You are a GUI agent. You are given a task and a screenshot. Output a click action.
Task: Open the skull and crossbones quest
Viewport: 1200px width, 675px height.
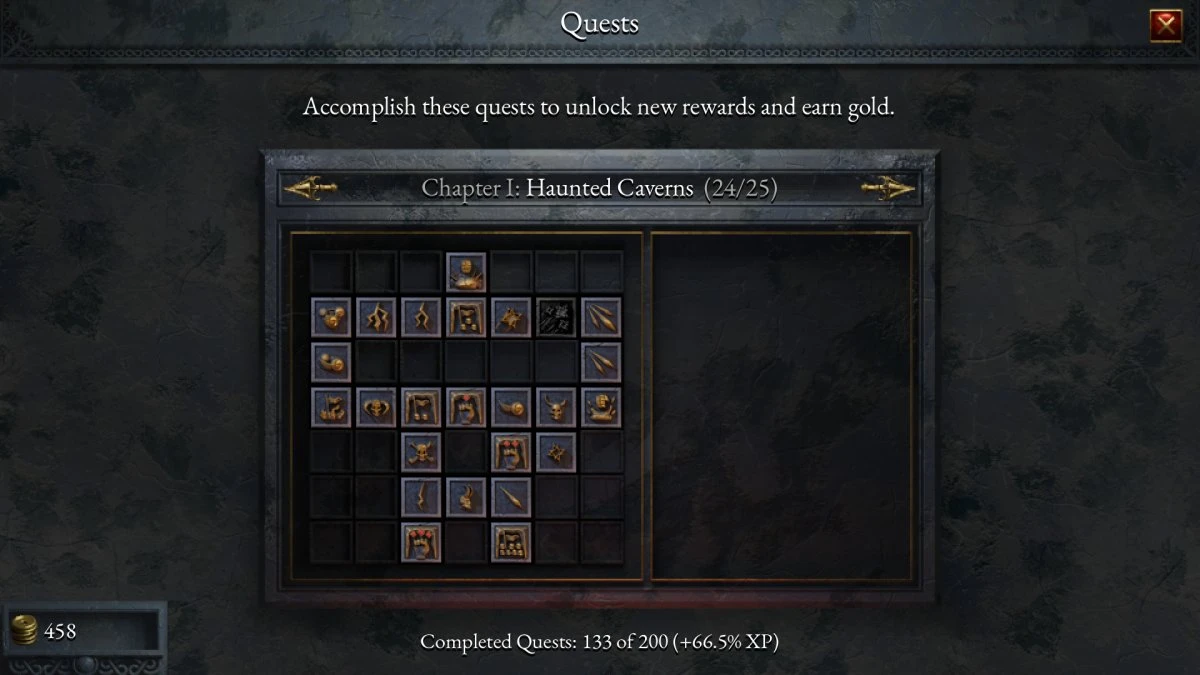coord(421,452)
